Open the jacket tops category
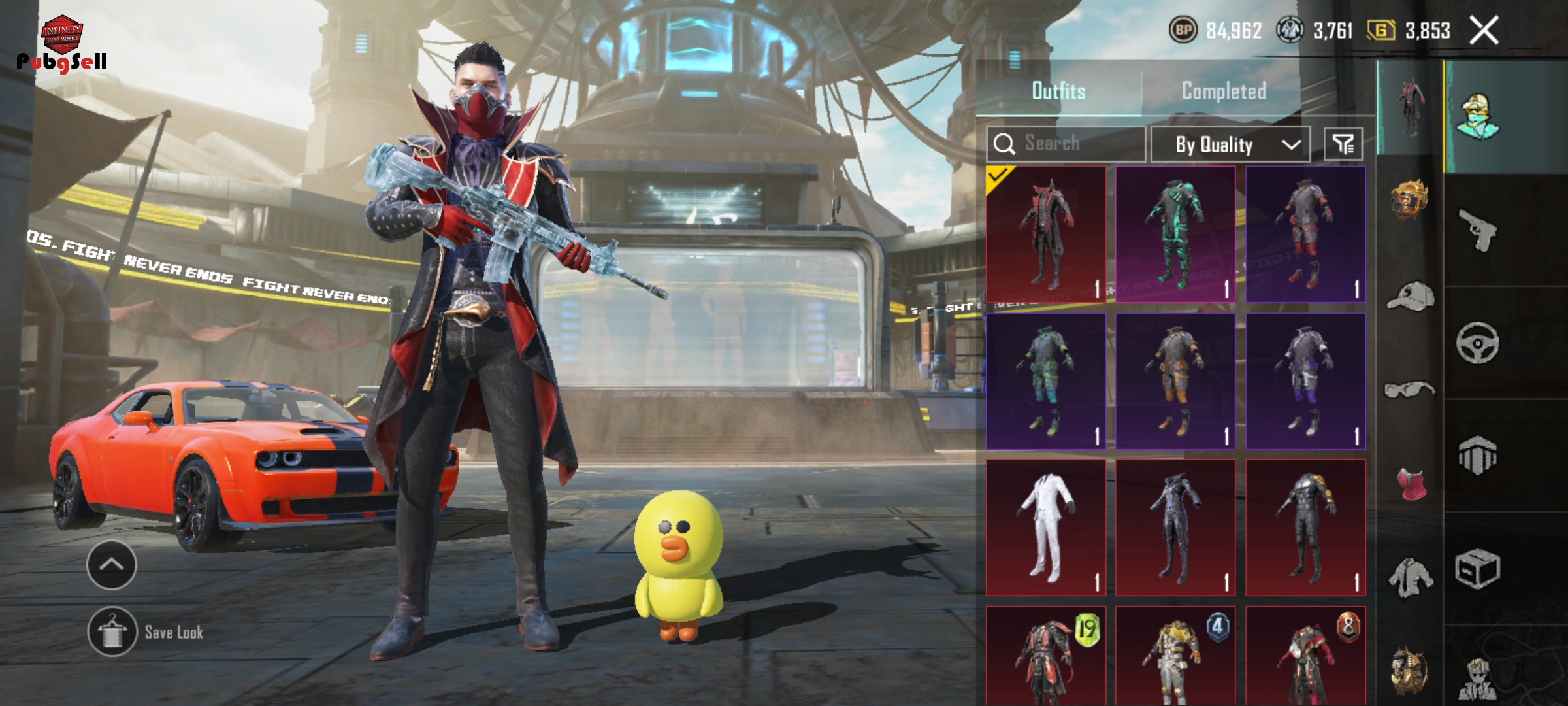The image size is (1568, 706). click(x=1411, y=578)
